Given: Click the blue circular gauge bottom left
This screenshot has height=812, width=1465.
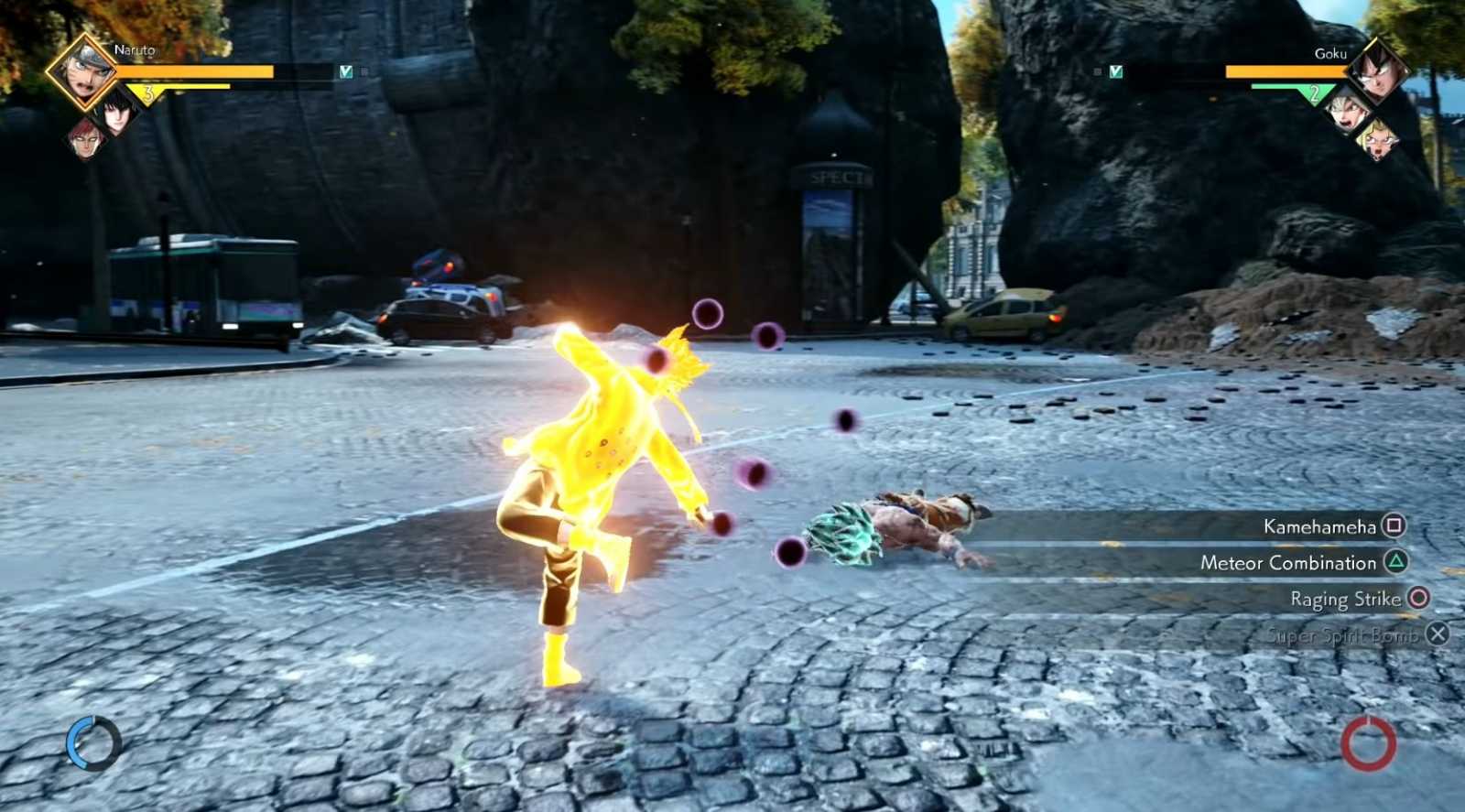Looking at the screenshot, I should 93,743.
